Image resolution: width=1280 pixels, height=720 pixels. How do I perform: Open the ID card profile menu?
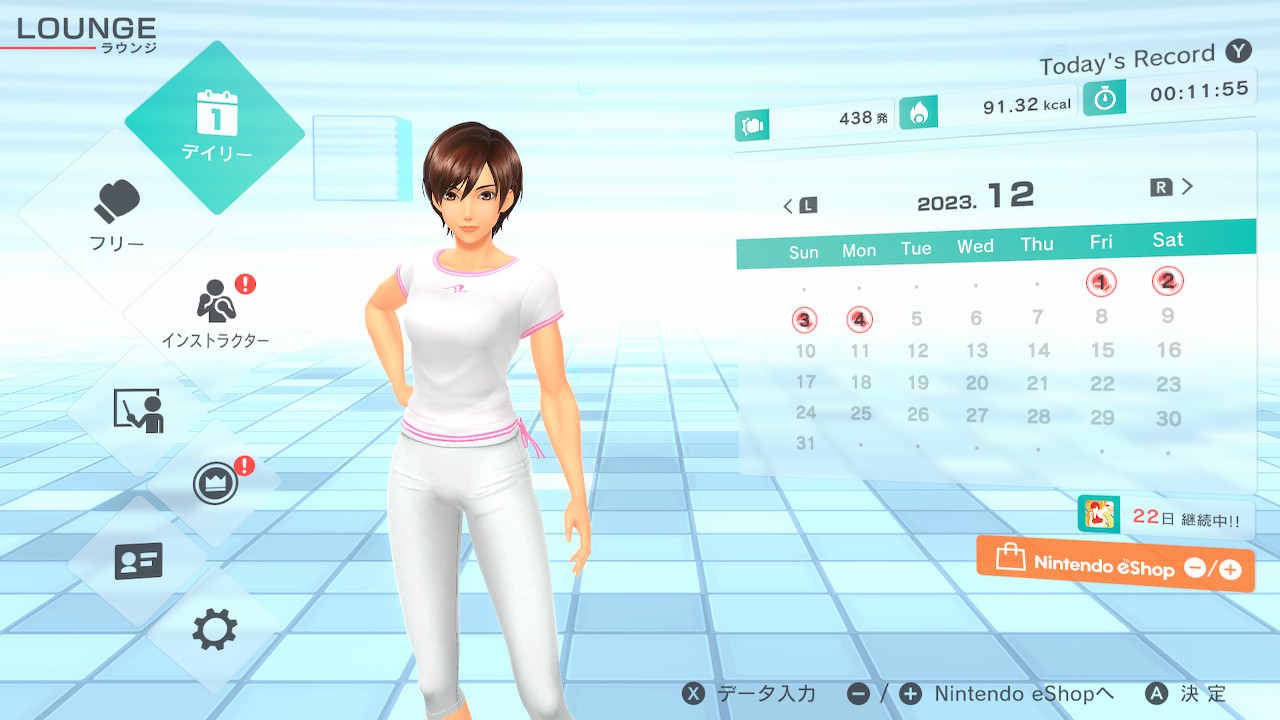click(138, 561)
